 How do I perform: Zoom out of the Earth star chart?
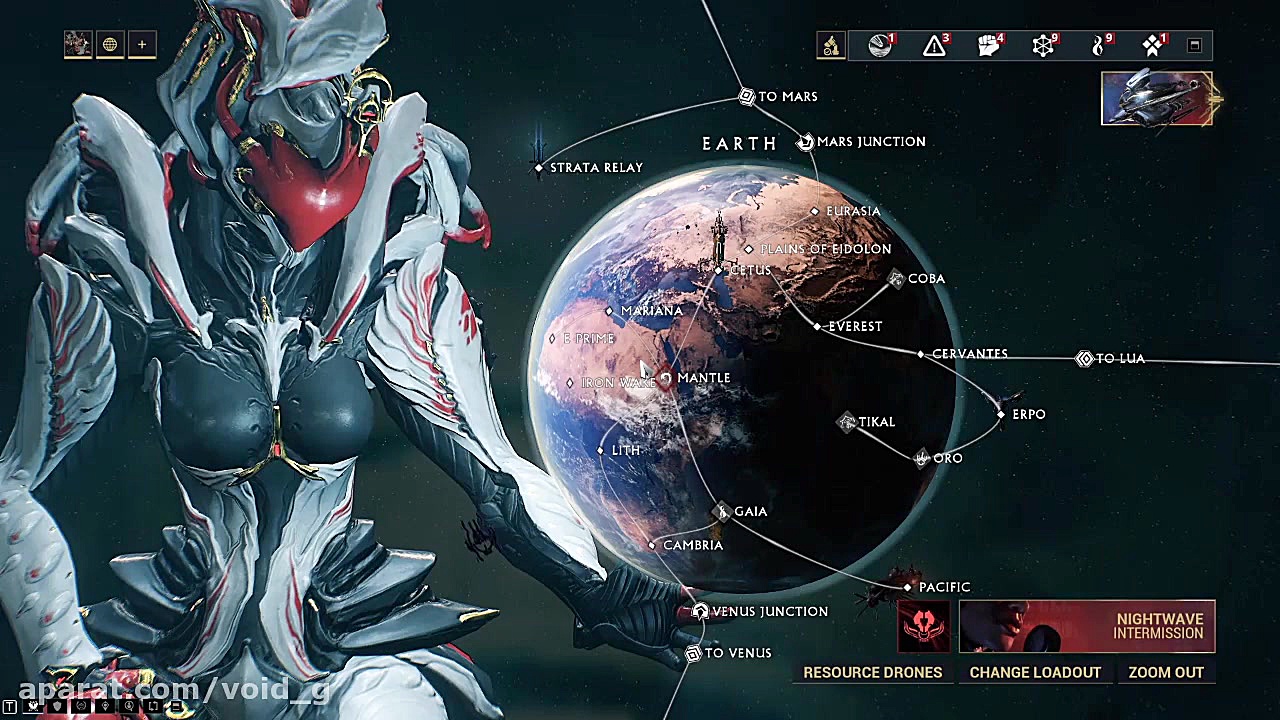1166,672
